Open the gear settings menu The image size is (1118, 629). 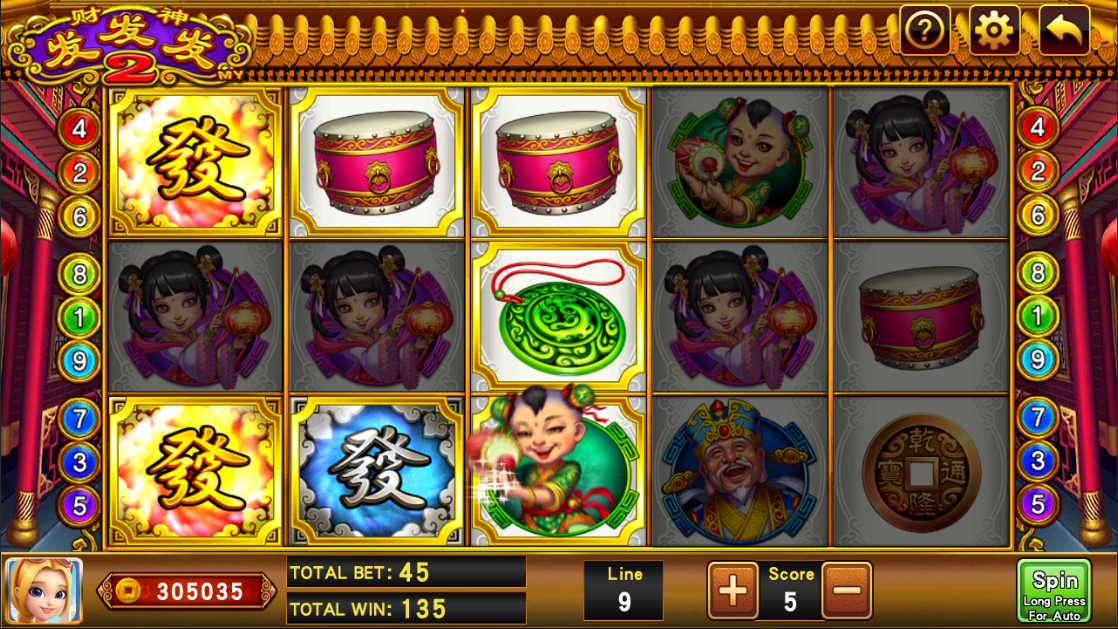994,31
